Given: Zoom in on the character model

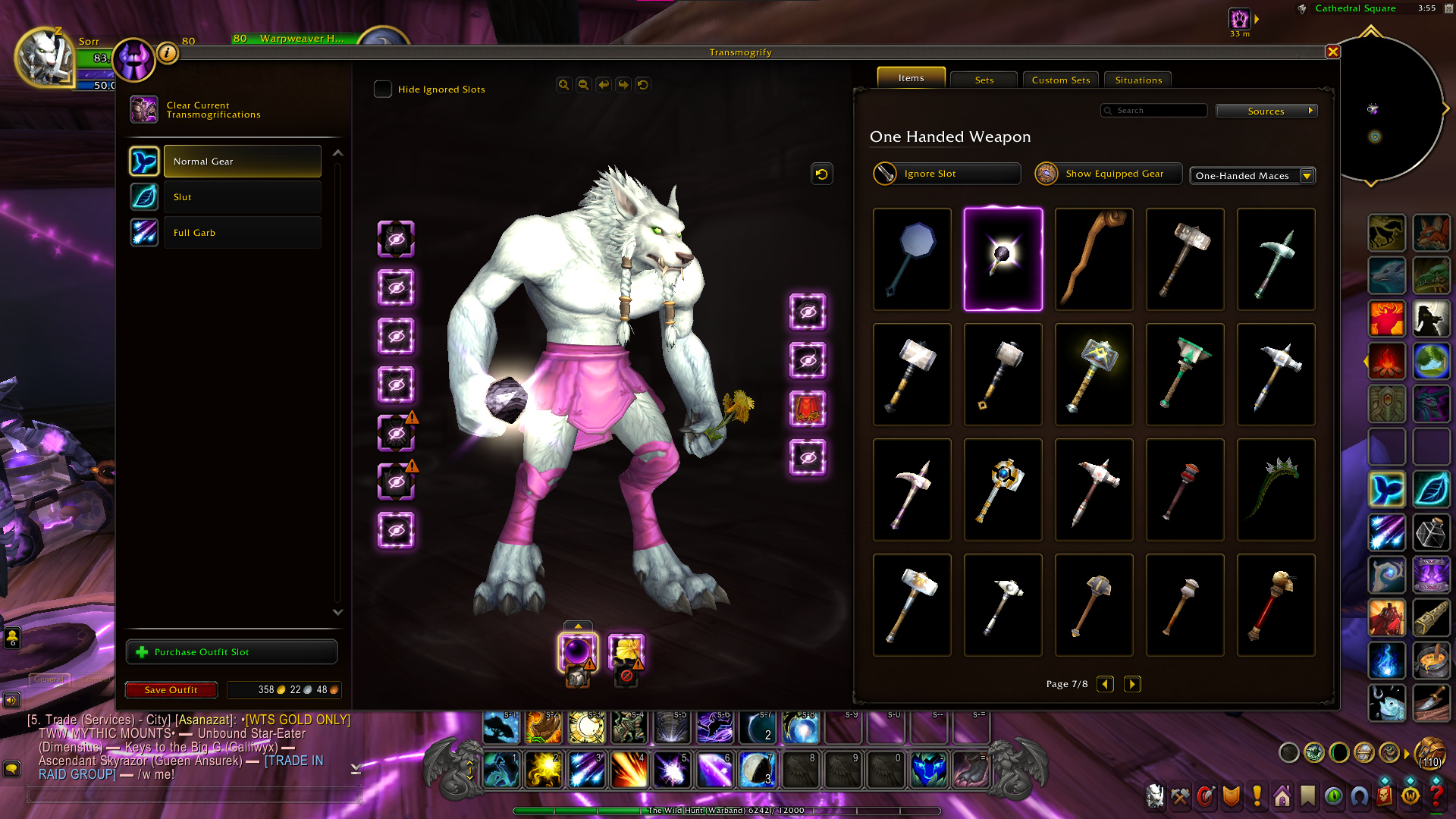Looking at the screenshot, I should click(563, 85).
